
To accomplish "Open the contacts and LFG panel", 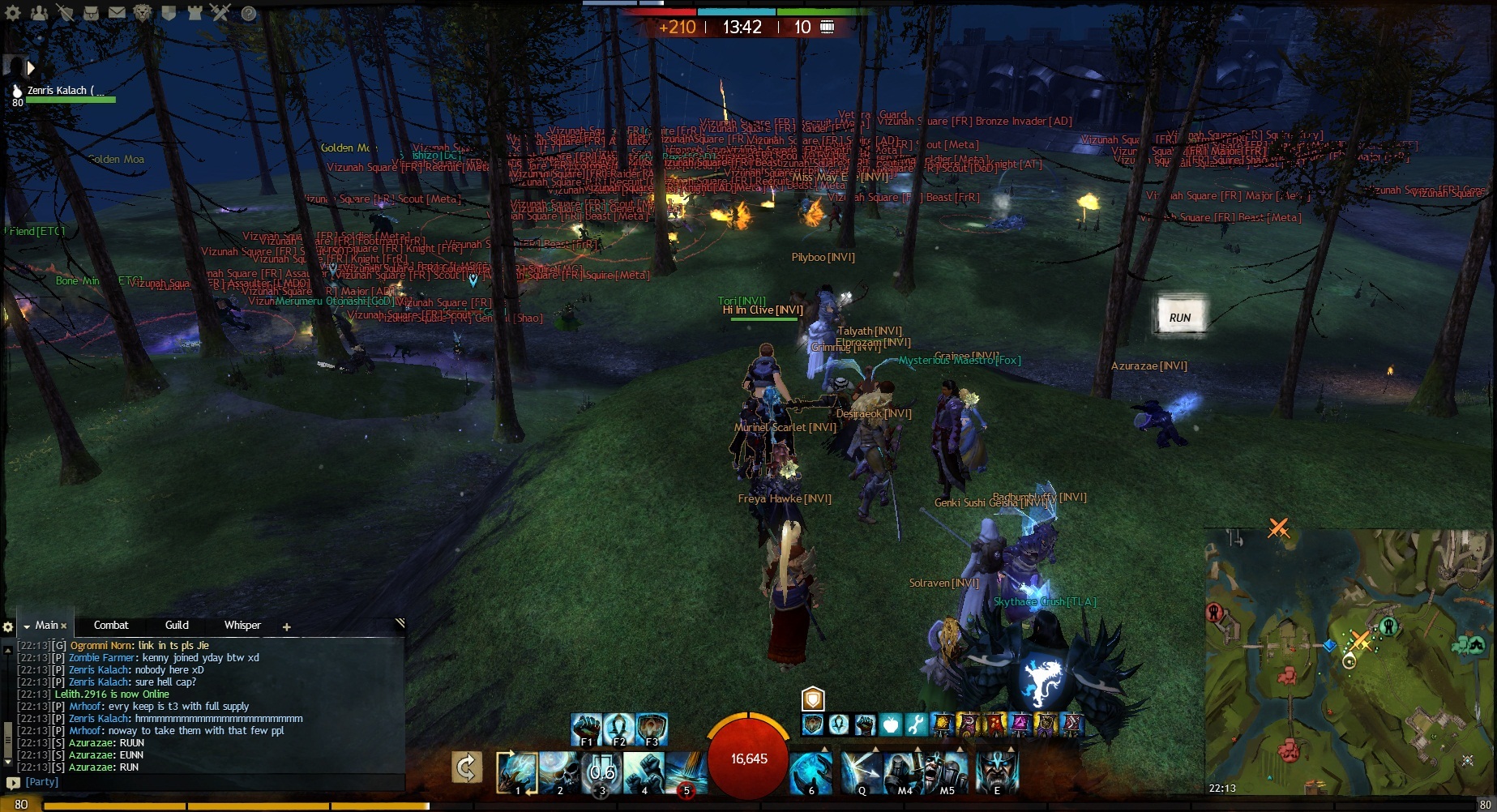I will point(39,12).
